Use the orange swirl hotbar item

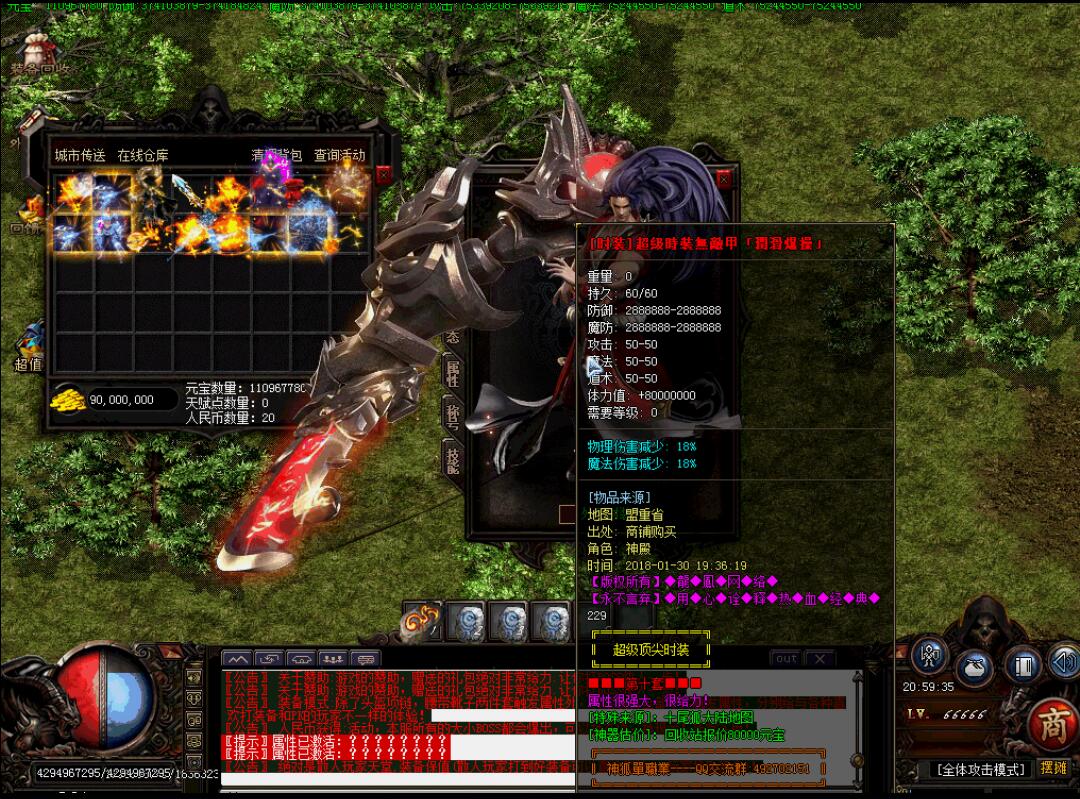coord(421,623)
